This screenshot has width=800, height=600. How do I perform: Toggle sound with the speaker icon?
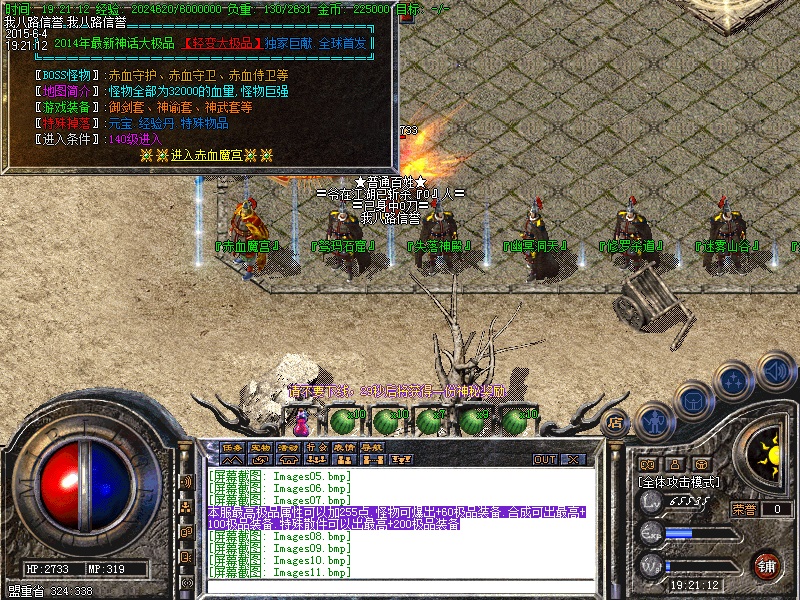click(774, 369)
